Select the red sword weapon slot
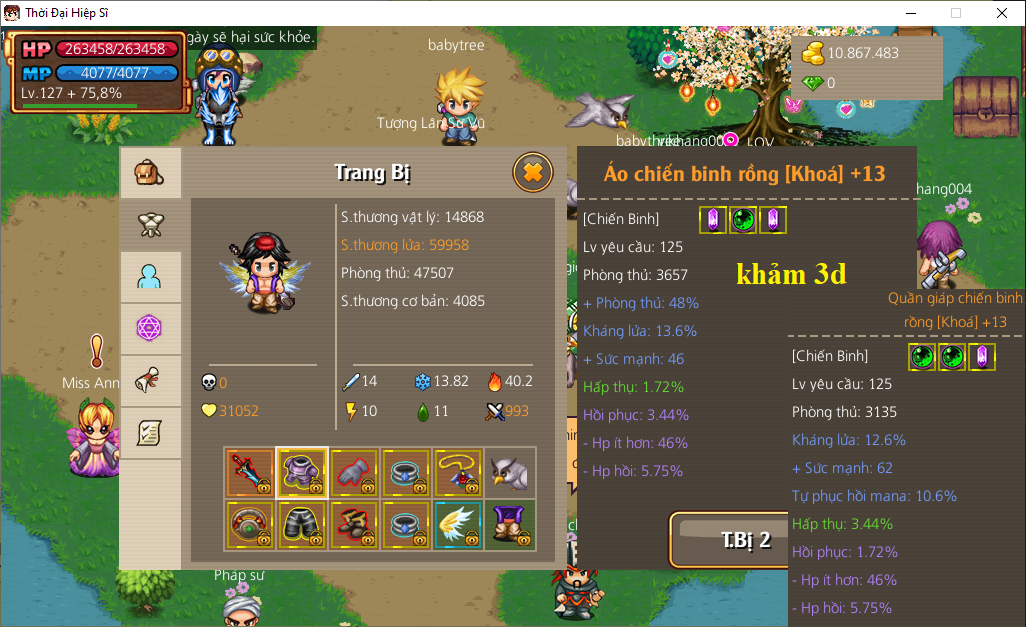The height and width of the screenshot is (627, 1026). point(250,473)
